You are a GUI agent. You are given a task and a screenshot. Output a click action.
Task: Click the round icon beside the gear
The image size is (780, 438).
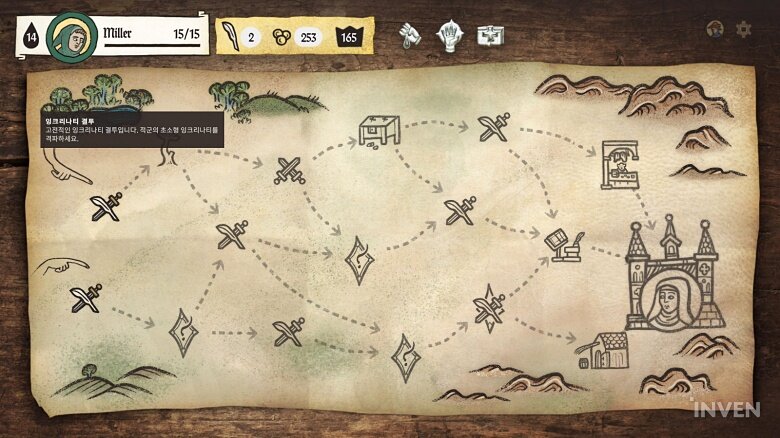click(714, 29)
